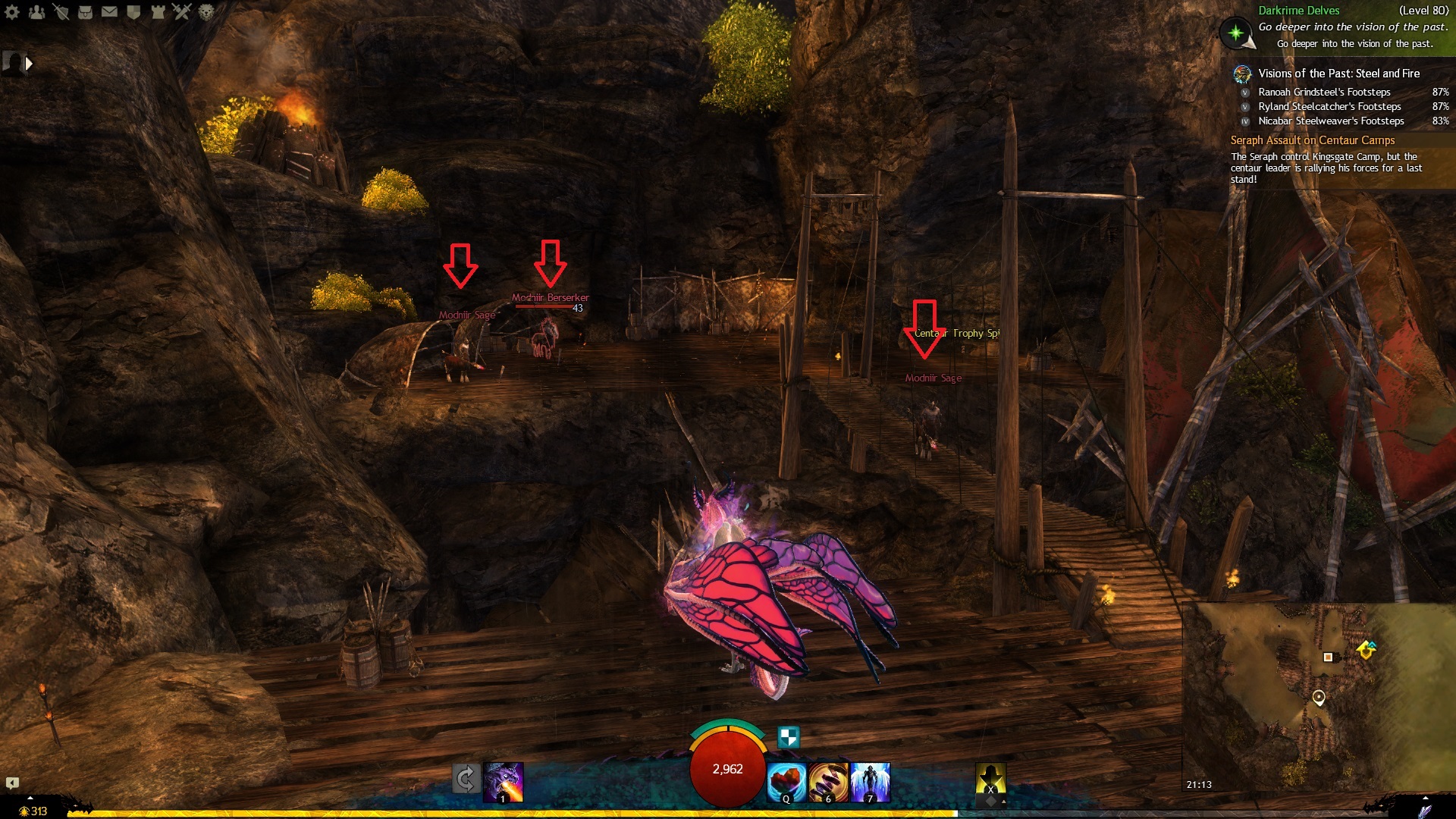Open the World vs World castle icon
The height and width of the screenshot is (819, 1456).
158,11
